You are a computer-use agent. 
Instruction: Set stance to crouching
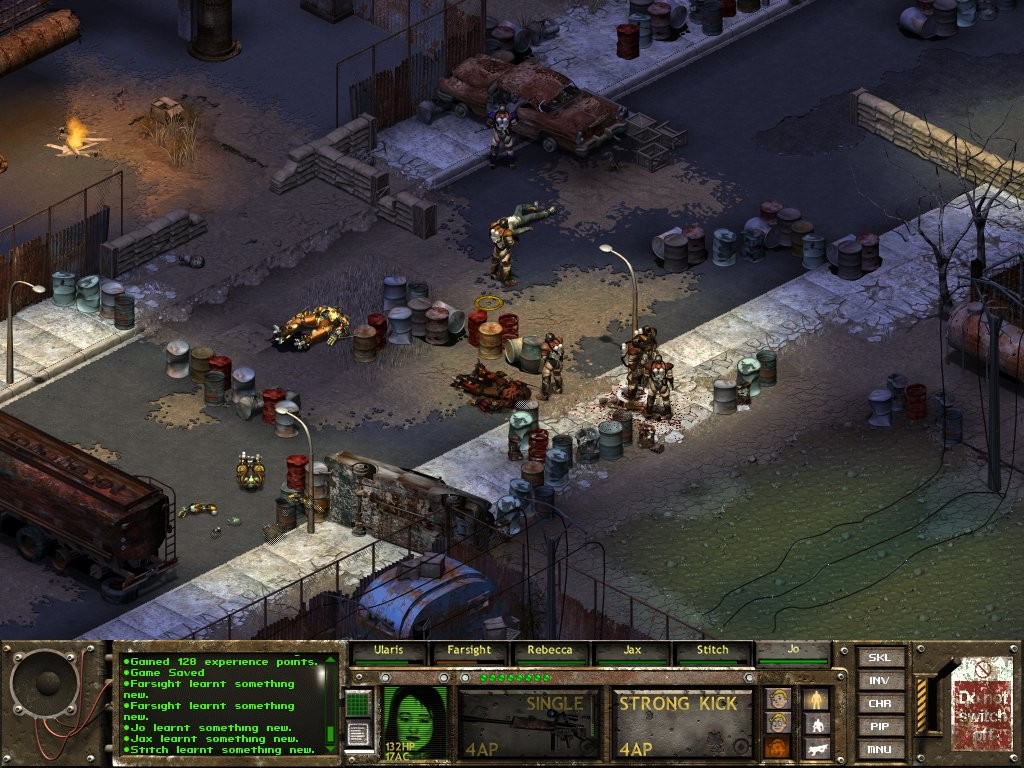(x=818, y=723)
